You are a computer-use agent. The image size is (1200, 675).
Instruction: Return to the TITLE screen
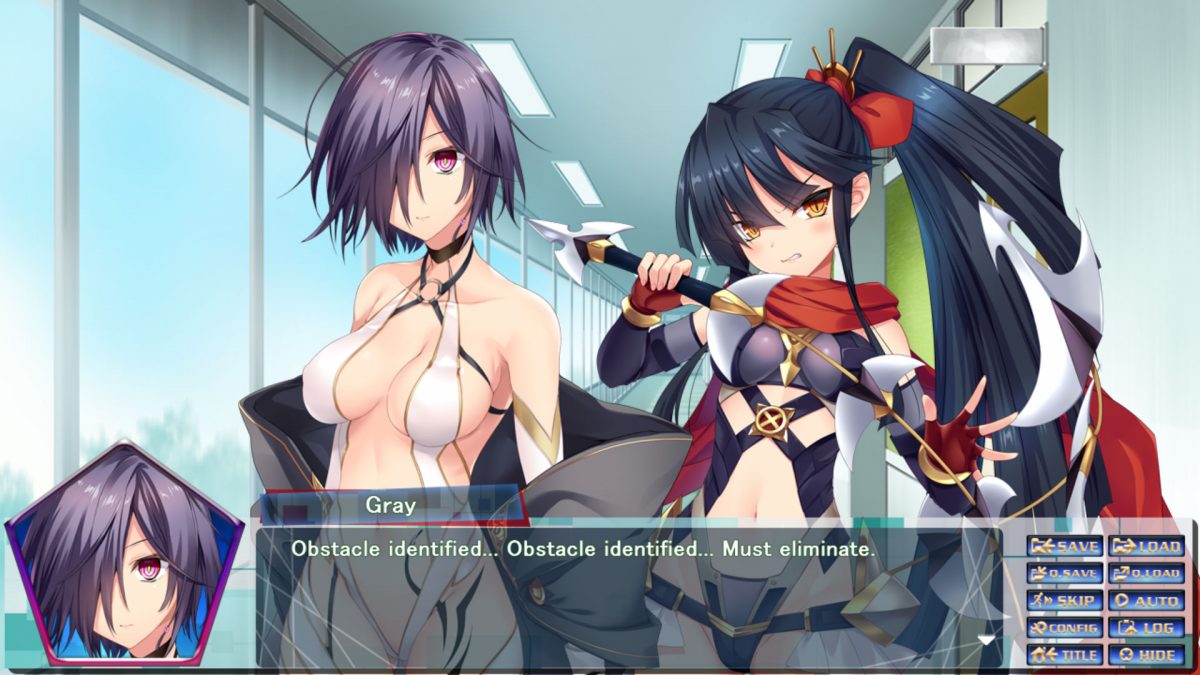[x=1065, y=655]
